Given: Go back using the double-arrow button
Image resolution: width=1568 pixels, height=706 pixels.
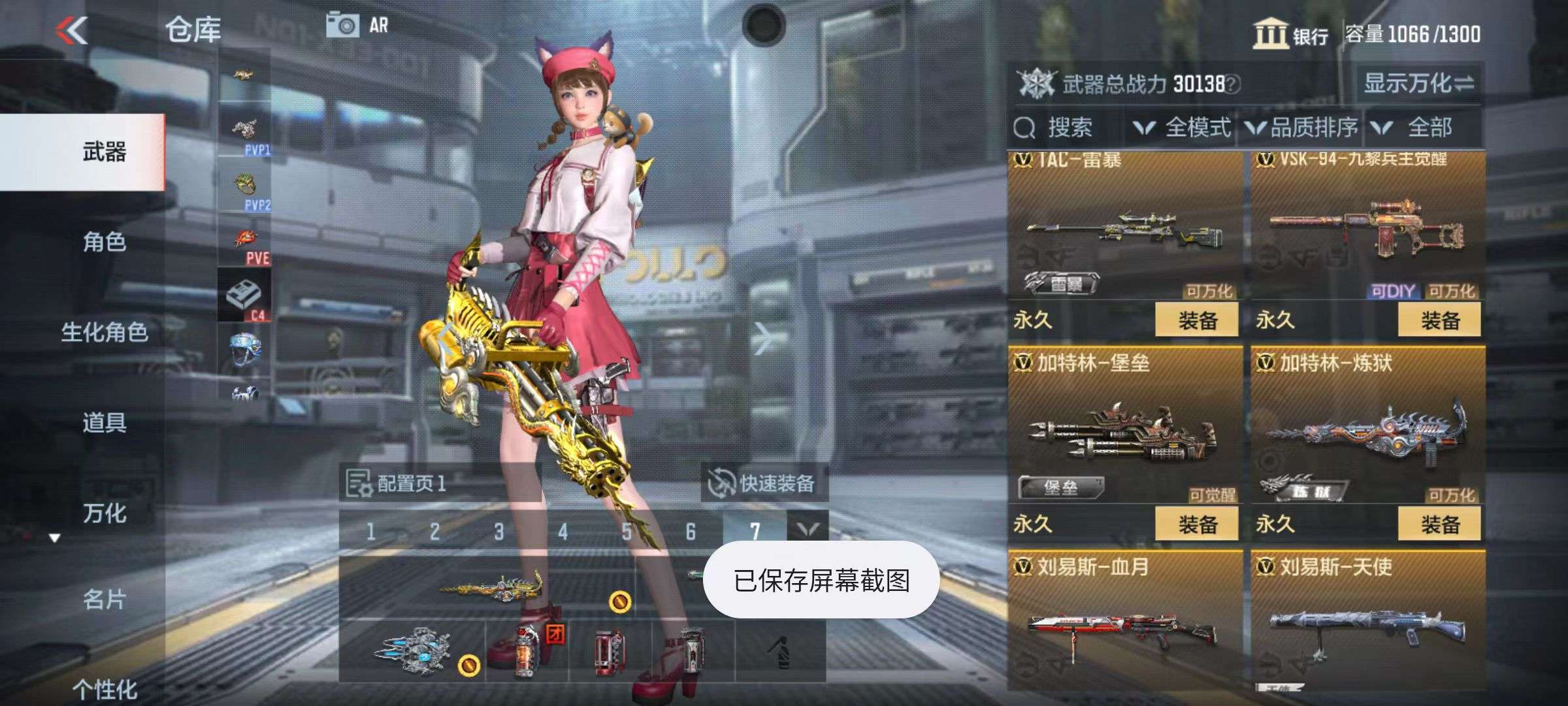Looking at the screenshot, I should point(72,30).
